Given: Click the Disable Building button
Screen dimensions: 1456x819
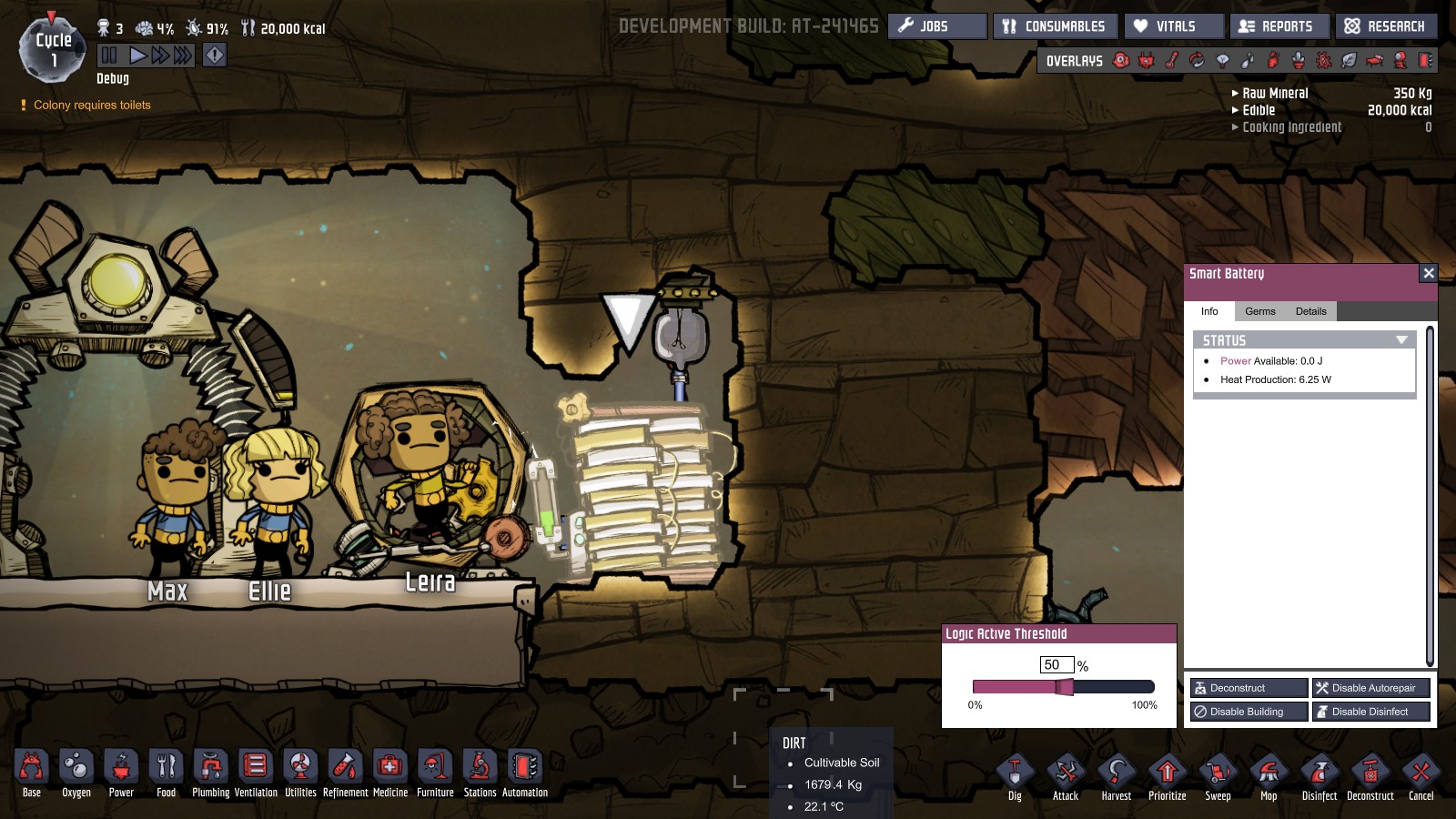Looking at the screenshot, I should coord(1249,712).
